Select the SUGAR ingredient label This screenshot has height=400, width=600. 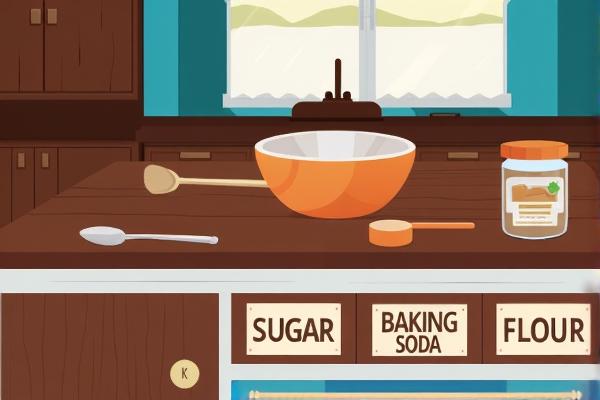293,331
